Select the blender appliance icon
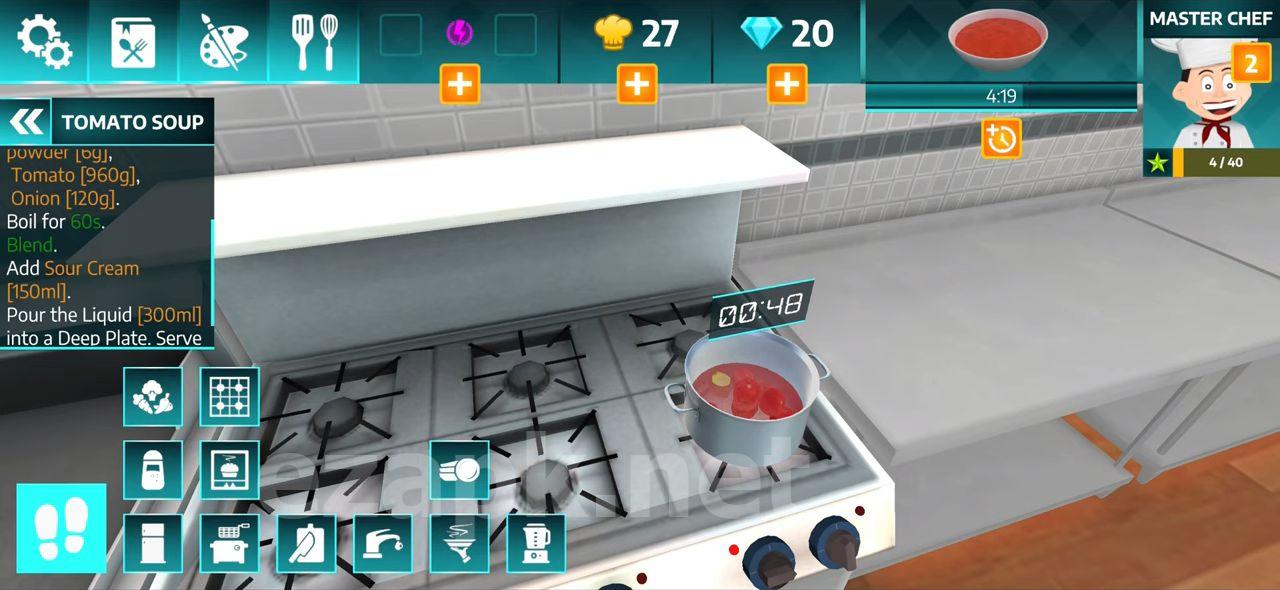The height and width of the screenshot is (590, 1280). [x=536, y=543]
